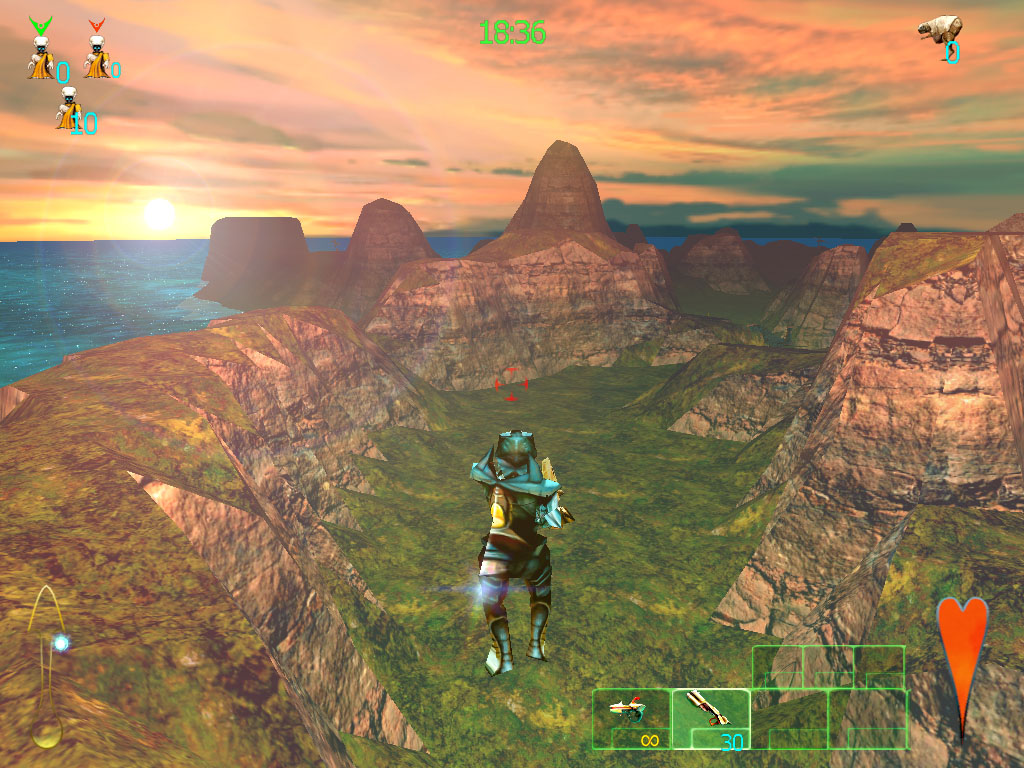Click the Smartie icon with red marker
This screenshot has width=1024, height=768.
point(97,52)
